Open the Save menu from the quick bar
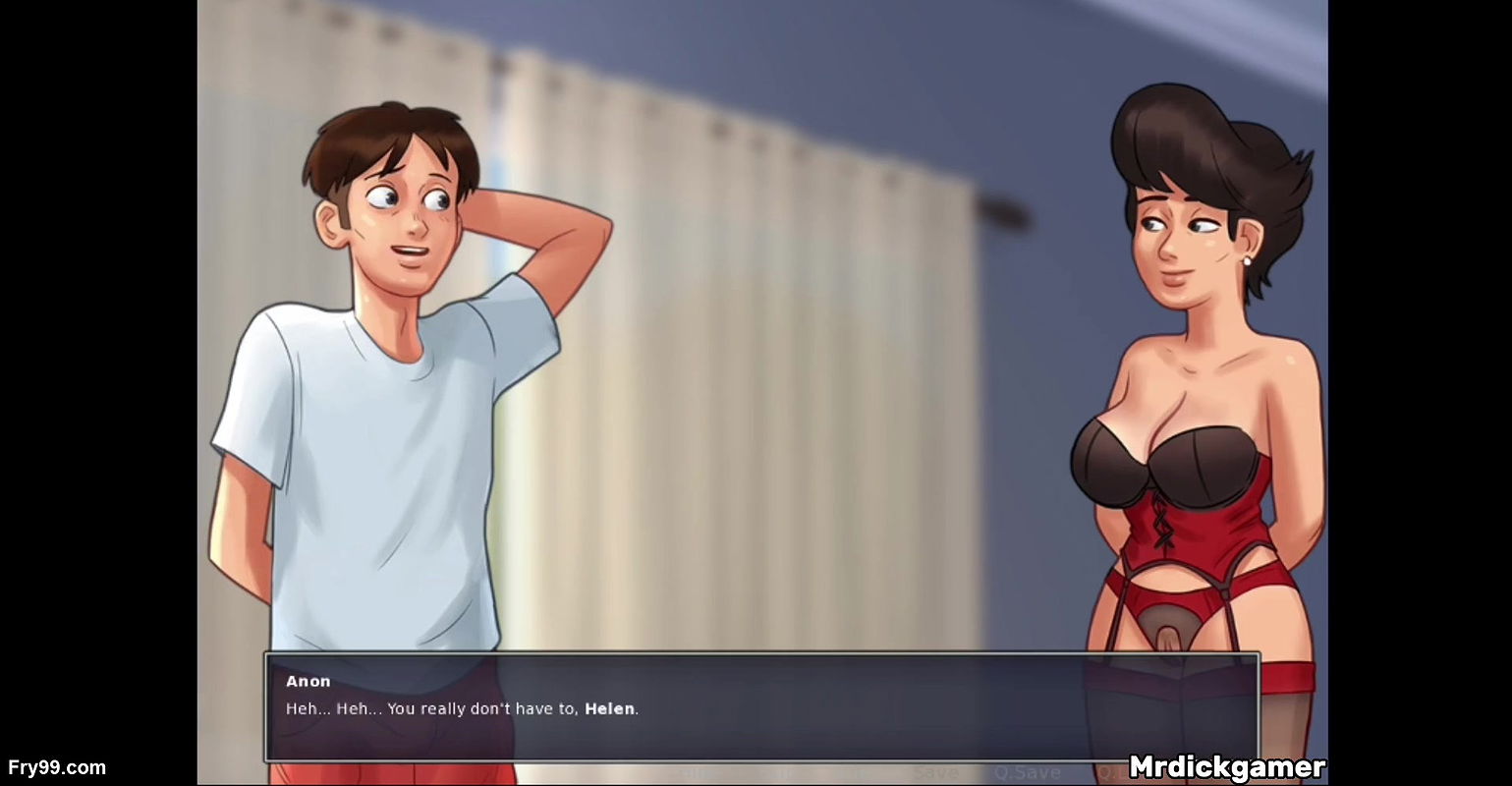Image resolution: width=1512 pixels, height=786 pixels. [x=935, y=773]
